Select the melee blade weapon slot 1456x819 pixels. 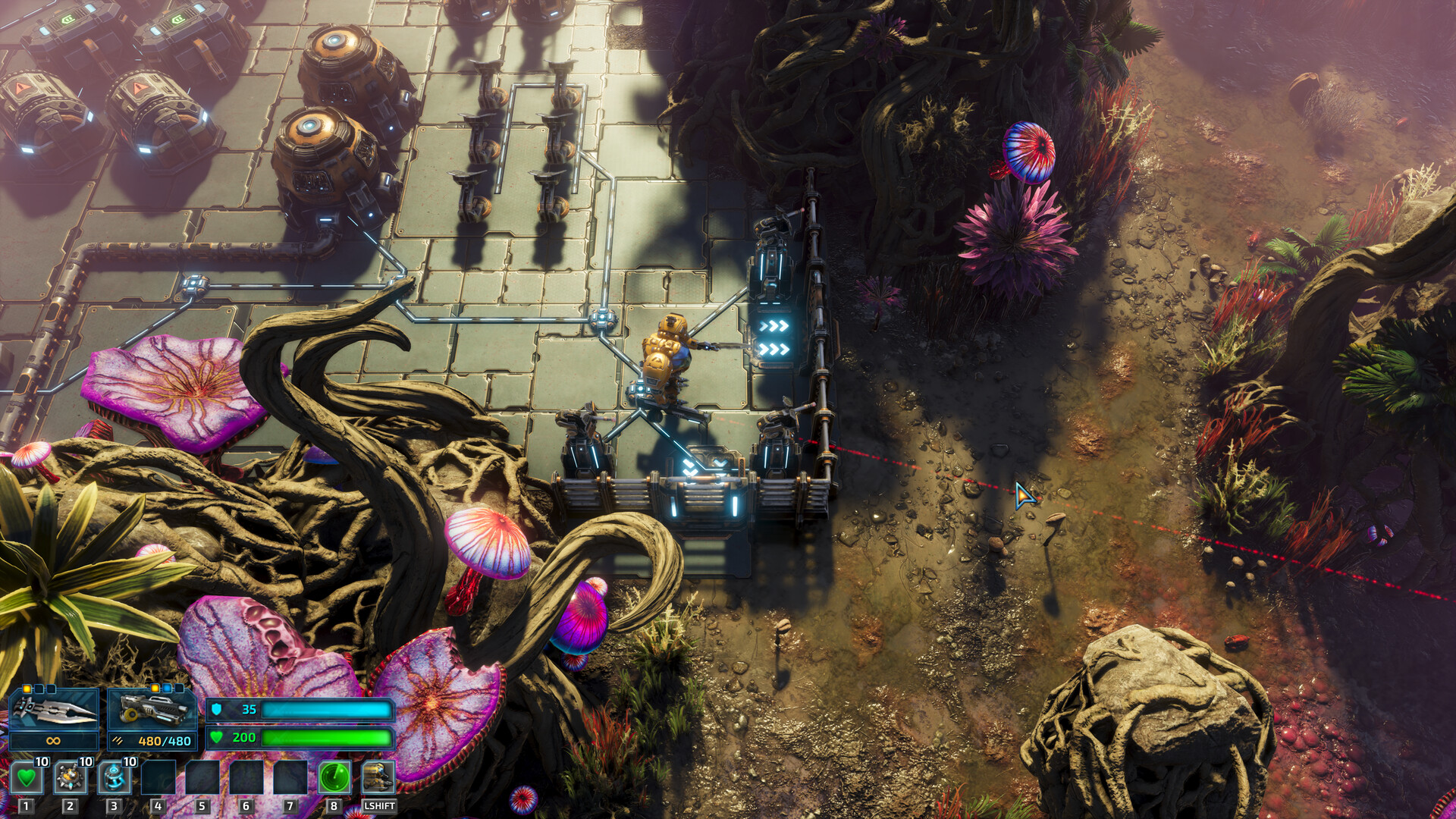53,711
